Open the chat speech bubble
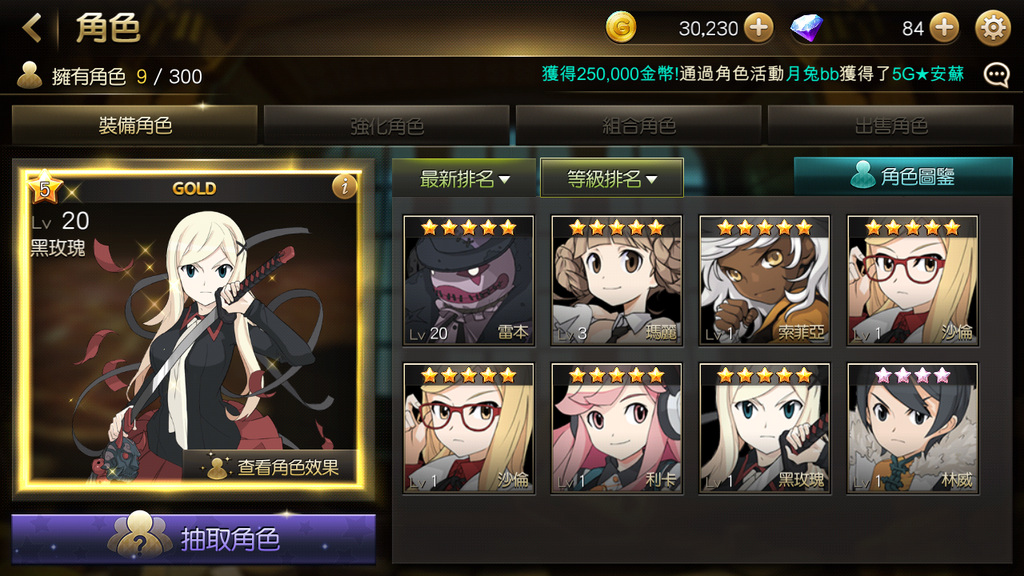 (x=996, y=75)
